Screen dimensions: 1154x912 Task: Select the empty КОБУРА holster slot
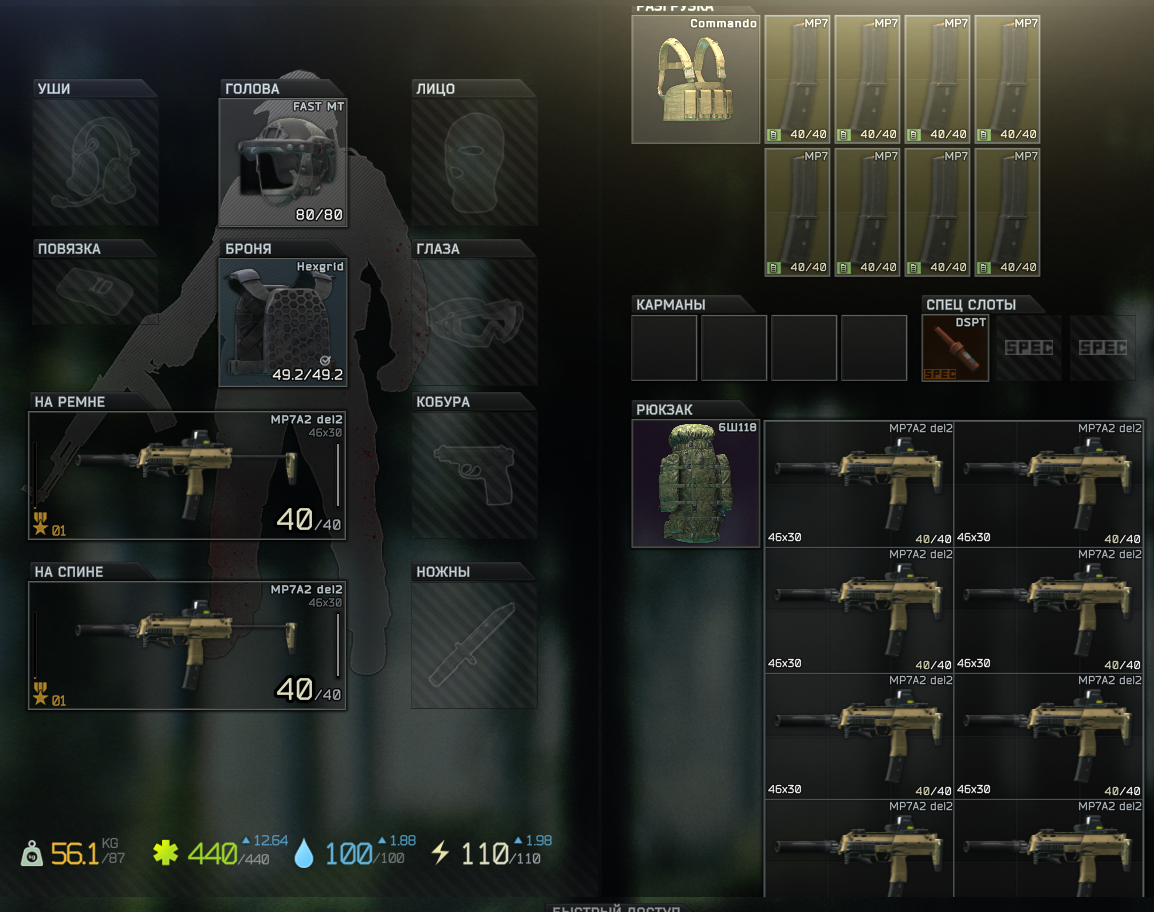(474, 476)
